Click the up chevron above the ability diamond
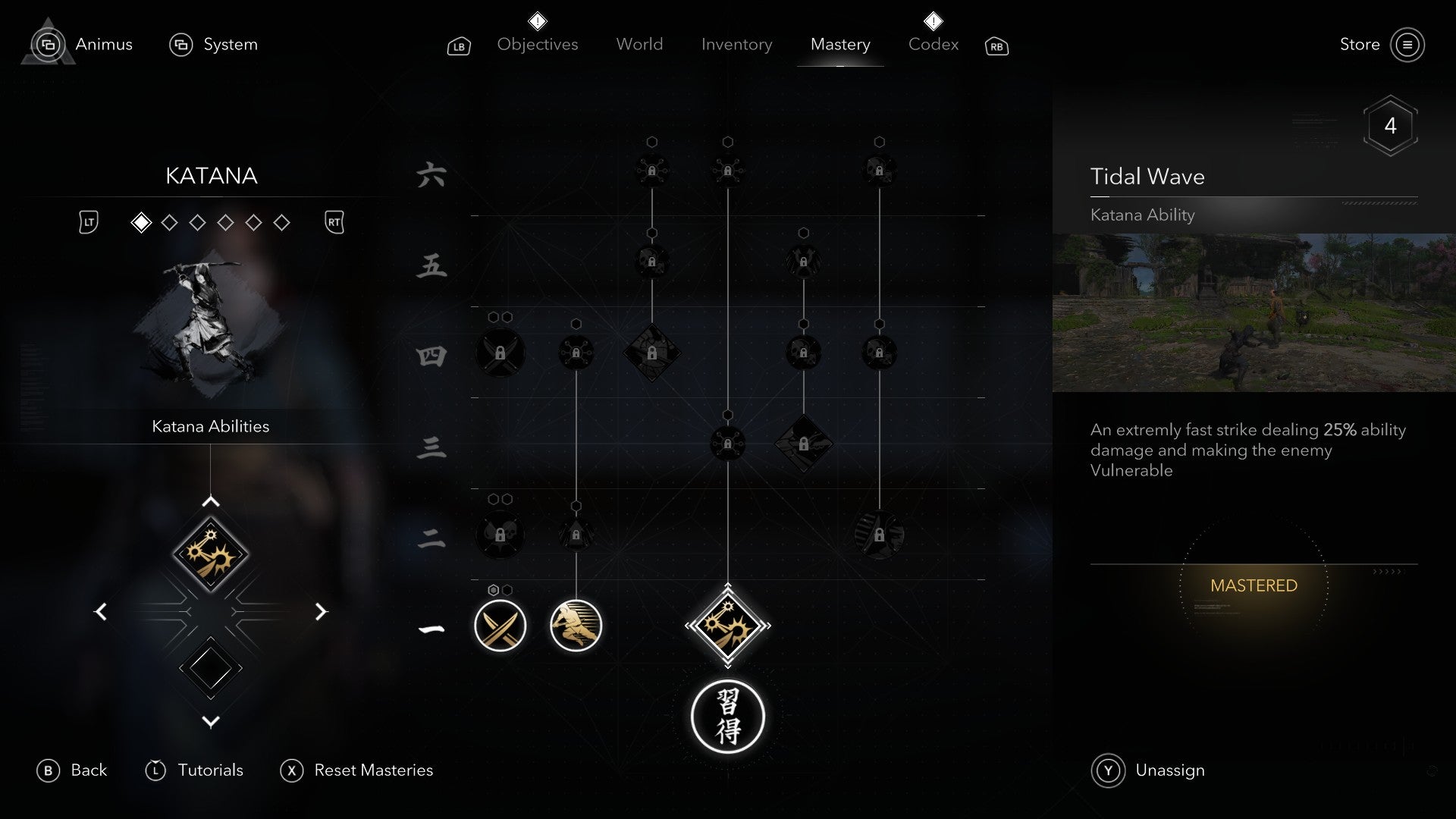The width and height of the screenshot is (1456, 819). (x=211, y=500)
